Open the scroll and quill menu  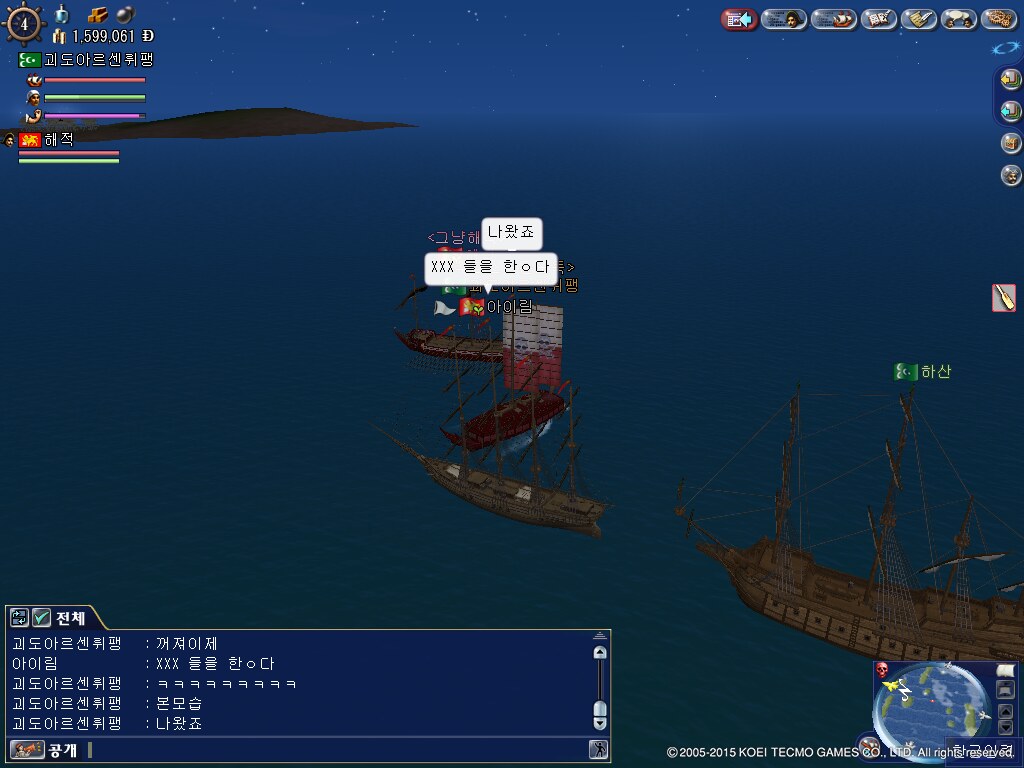918,19
